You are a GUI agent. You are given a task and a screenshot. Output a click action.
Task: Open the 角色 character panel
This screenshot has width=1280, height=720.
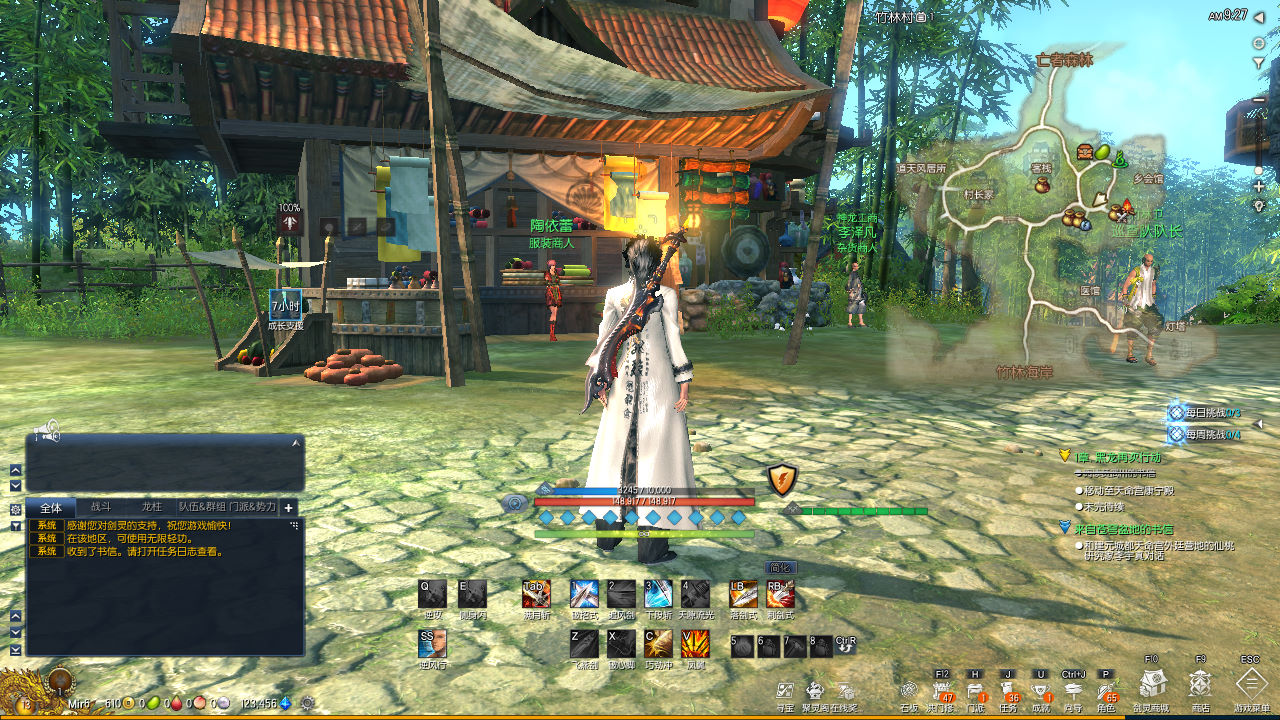click(1106, 691)
